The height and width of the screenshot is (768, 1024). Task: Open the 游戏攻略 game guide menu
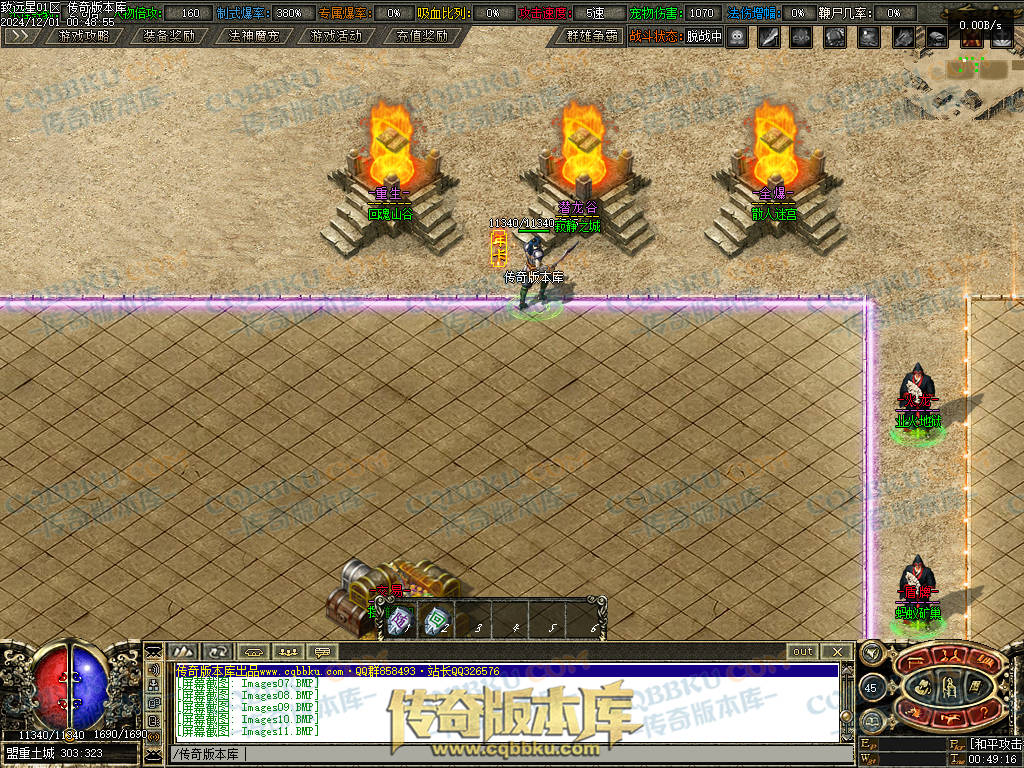click(84, 36)
